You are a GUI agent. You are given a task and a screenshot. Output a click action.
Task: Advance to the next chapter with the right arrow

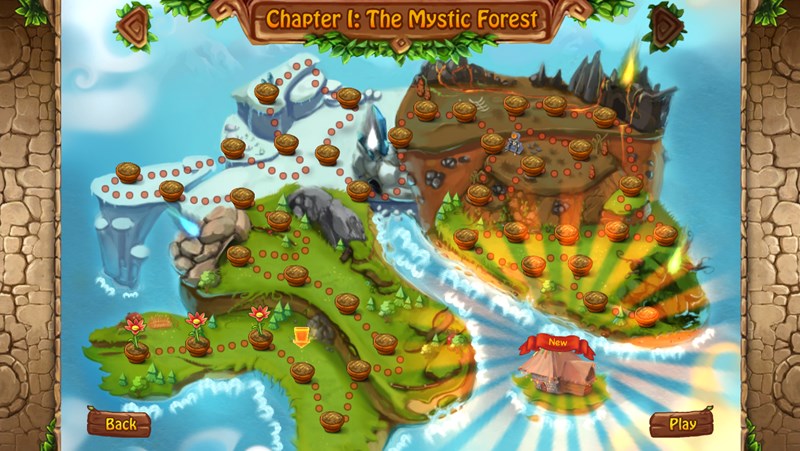coord(667,27)
